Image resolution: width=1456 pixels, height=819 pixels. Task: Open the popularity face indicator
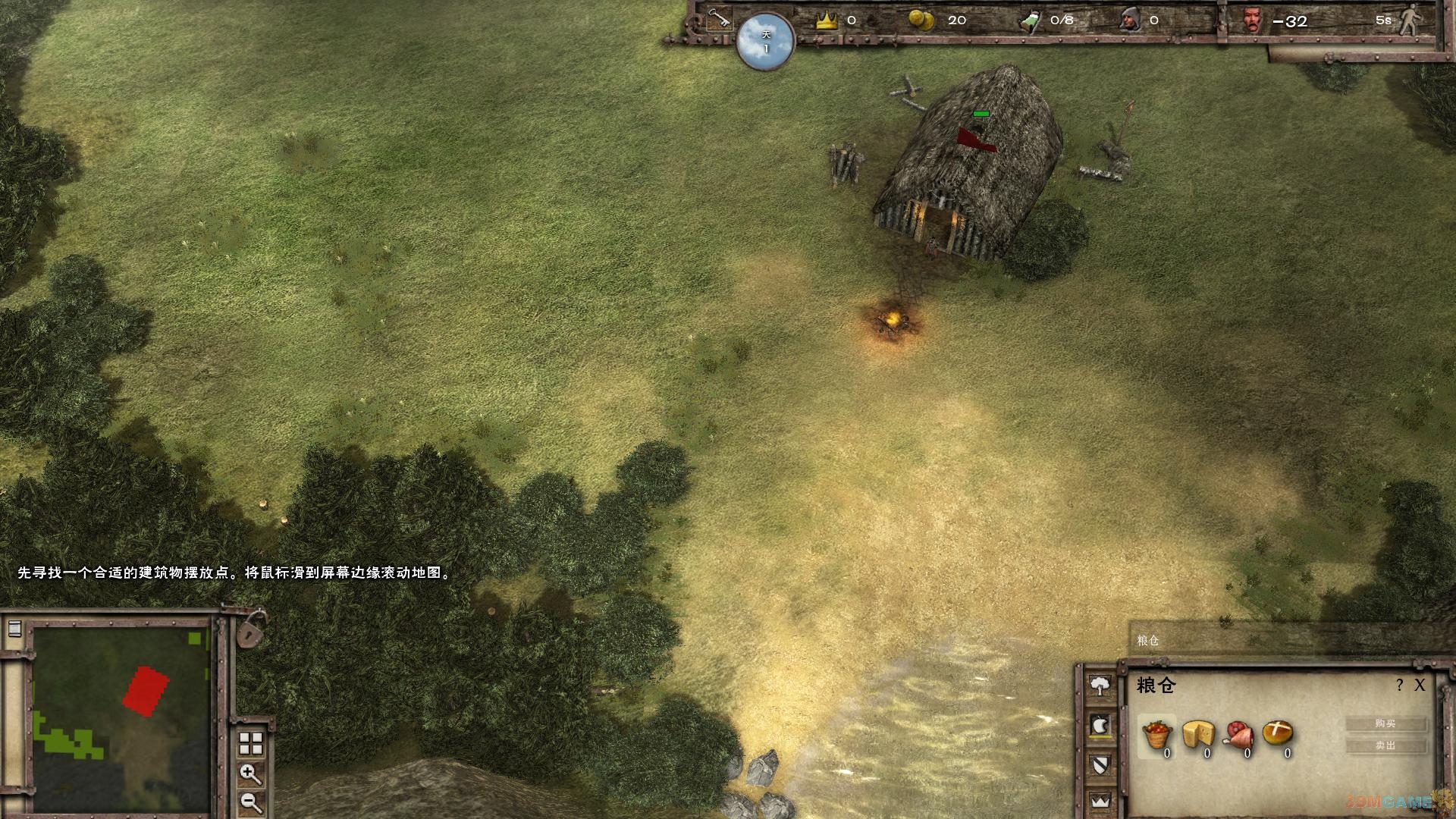pyautogui.click(x=1253, y=20)
